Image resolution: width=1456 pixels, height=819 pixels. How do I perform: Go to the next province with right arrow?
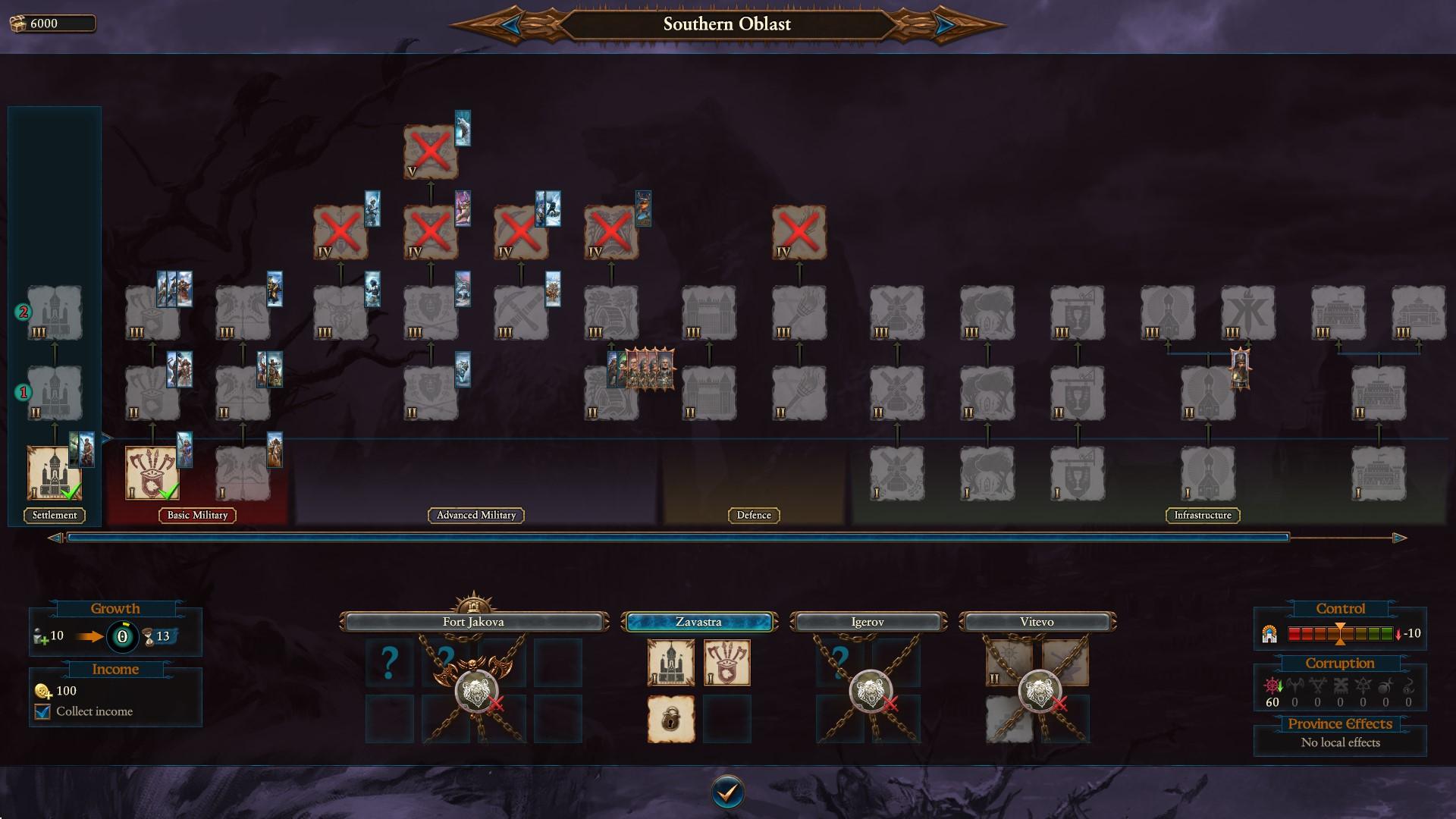[944, 25]
